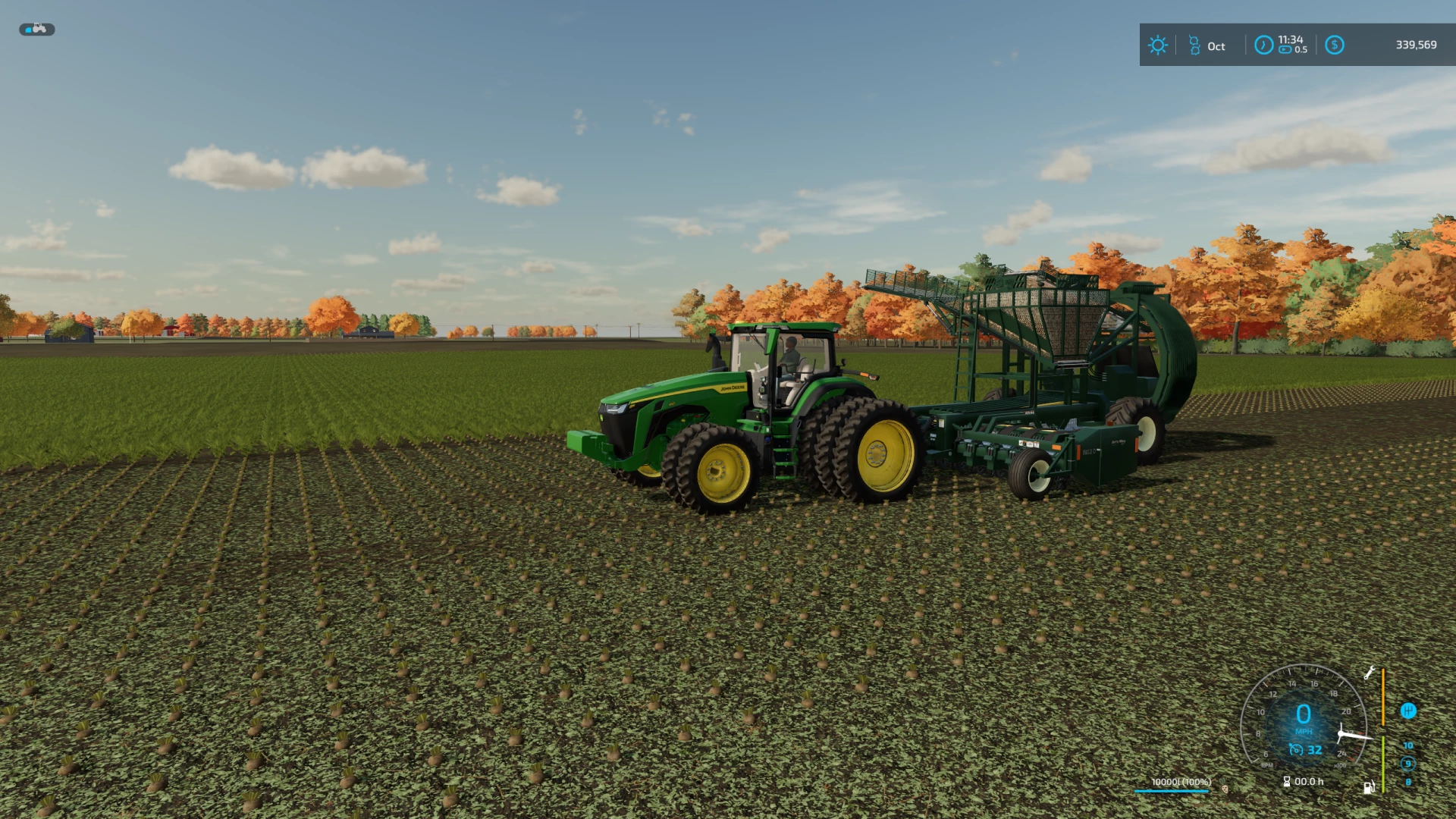The height and width of the screenshot is (819, 1456).
Task: Click the hourglass operating hours icon
Action: pyautogui.click(x=1286, y=782)
